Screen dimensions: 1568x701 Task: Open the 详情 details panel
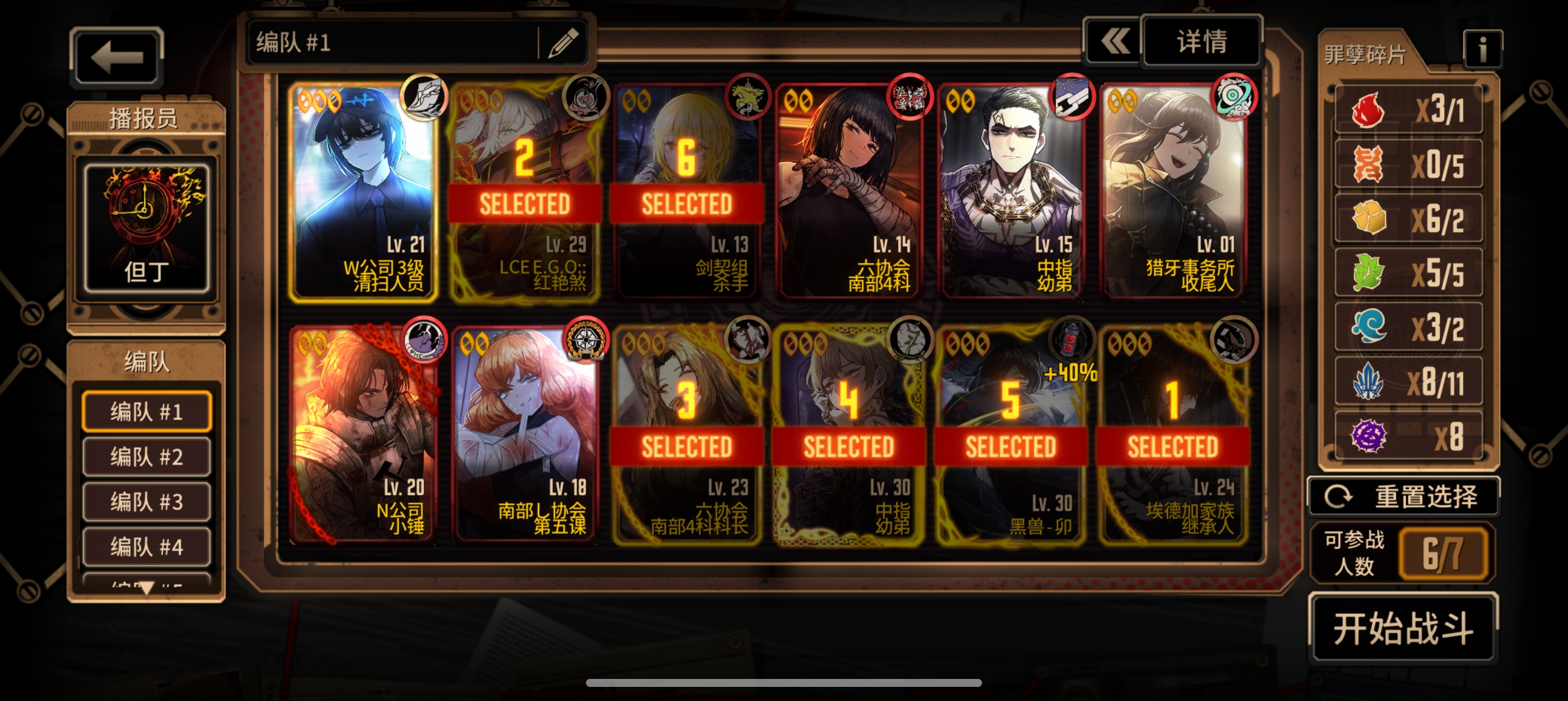(1201, 42)
